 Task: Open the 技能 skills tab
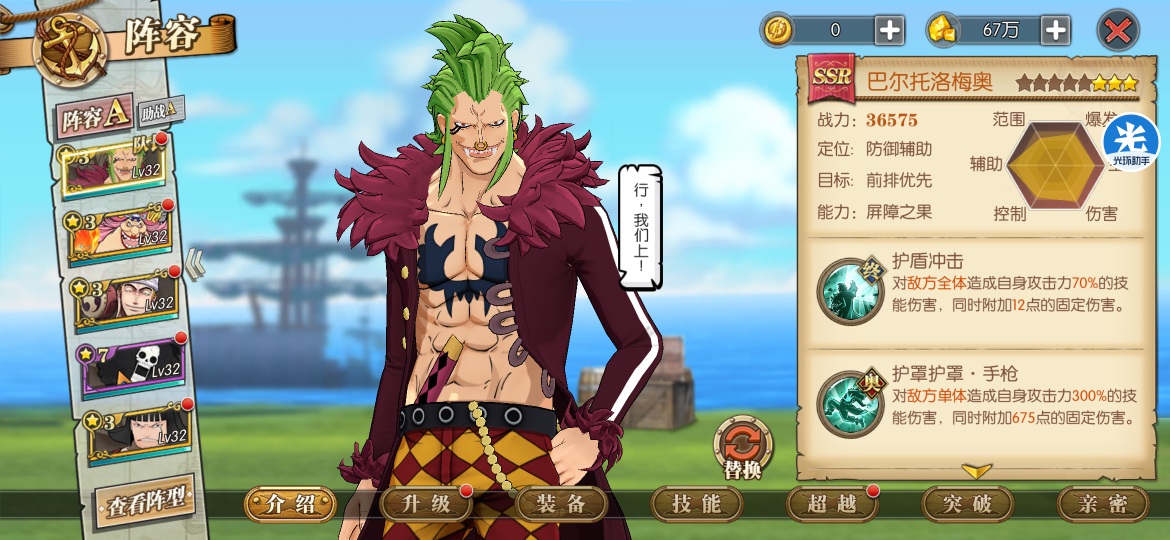tap(697, 504)
